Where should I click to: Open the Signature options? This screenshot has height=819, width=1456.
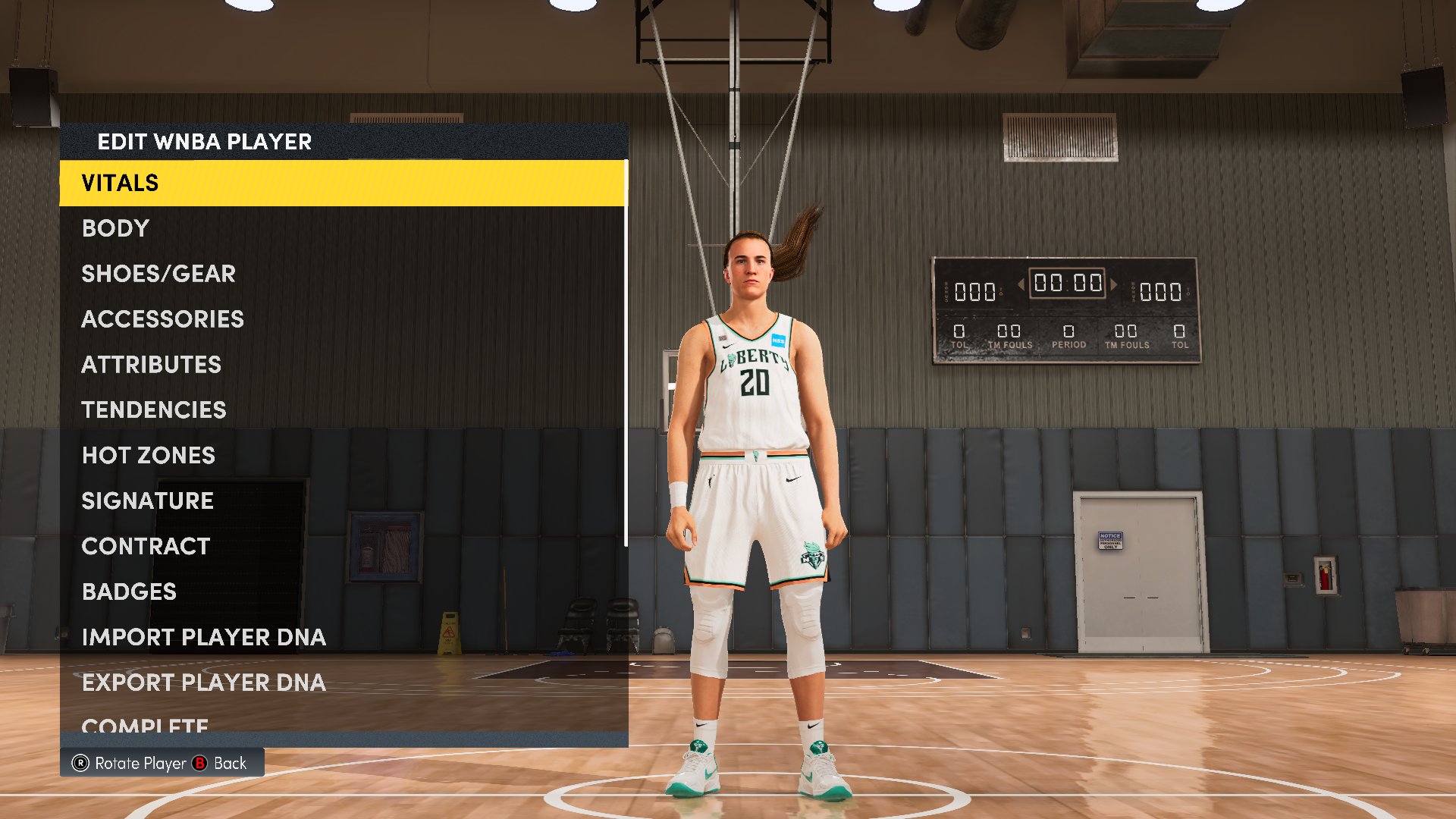coord(147,500)
